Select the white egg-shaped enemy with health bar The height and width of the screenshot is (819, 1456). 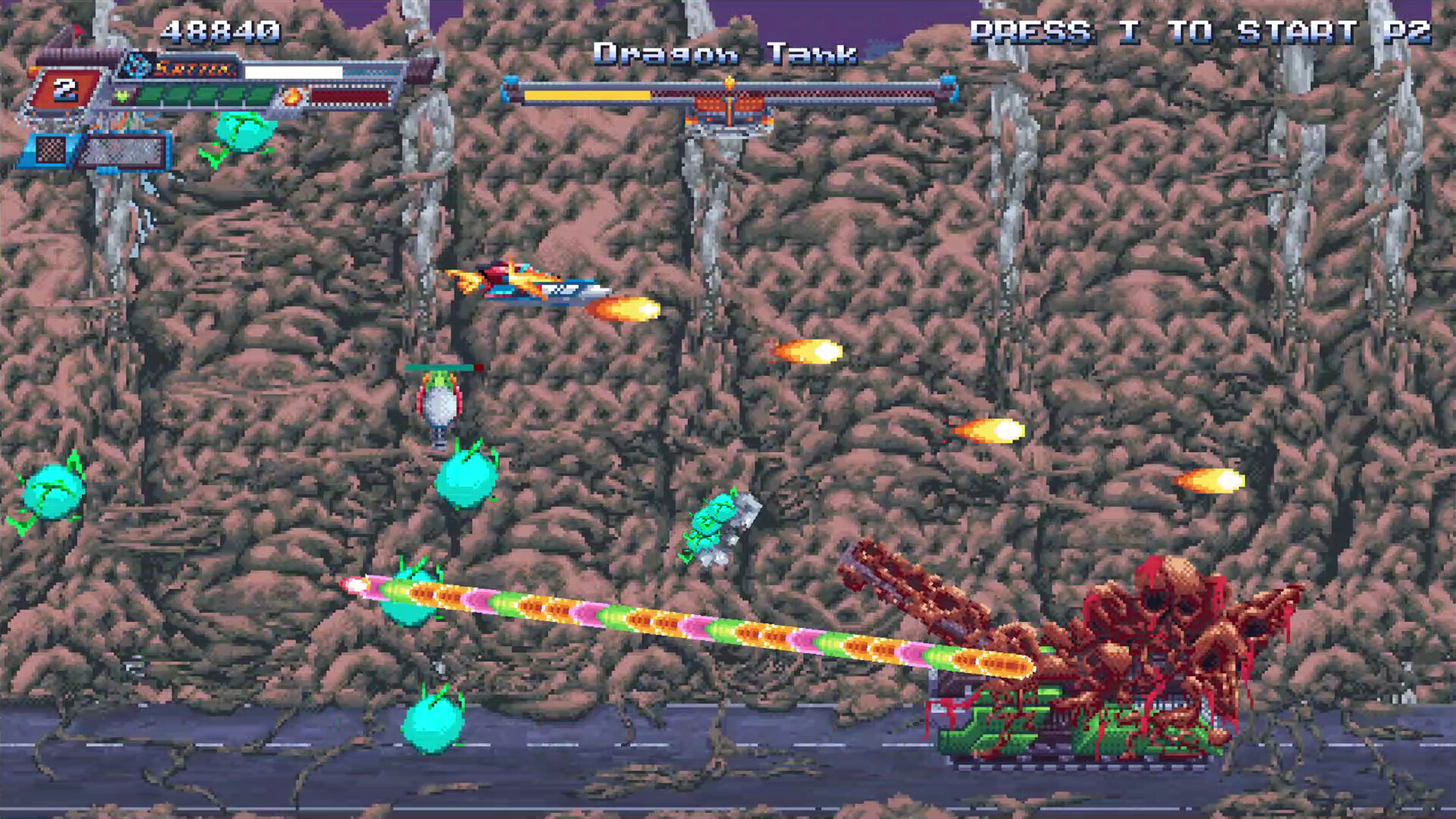[x=438, y=402]
